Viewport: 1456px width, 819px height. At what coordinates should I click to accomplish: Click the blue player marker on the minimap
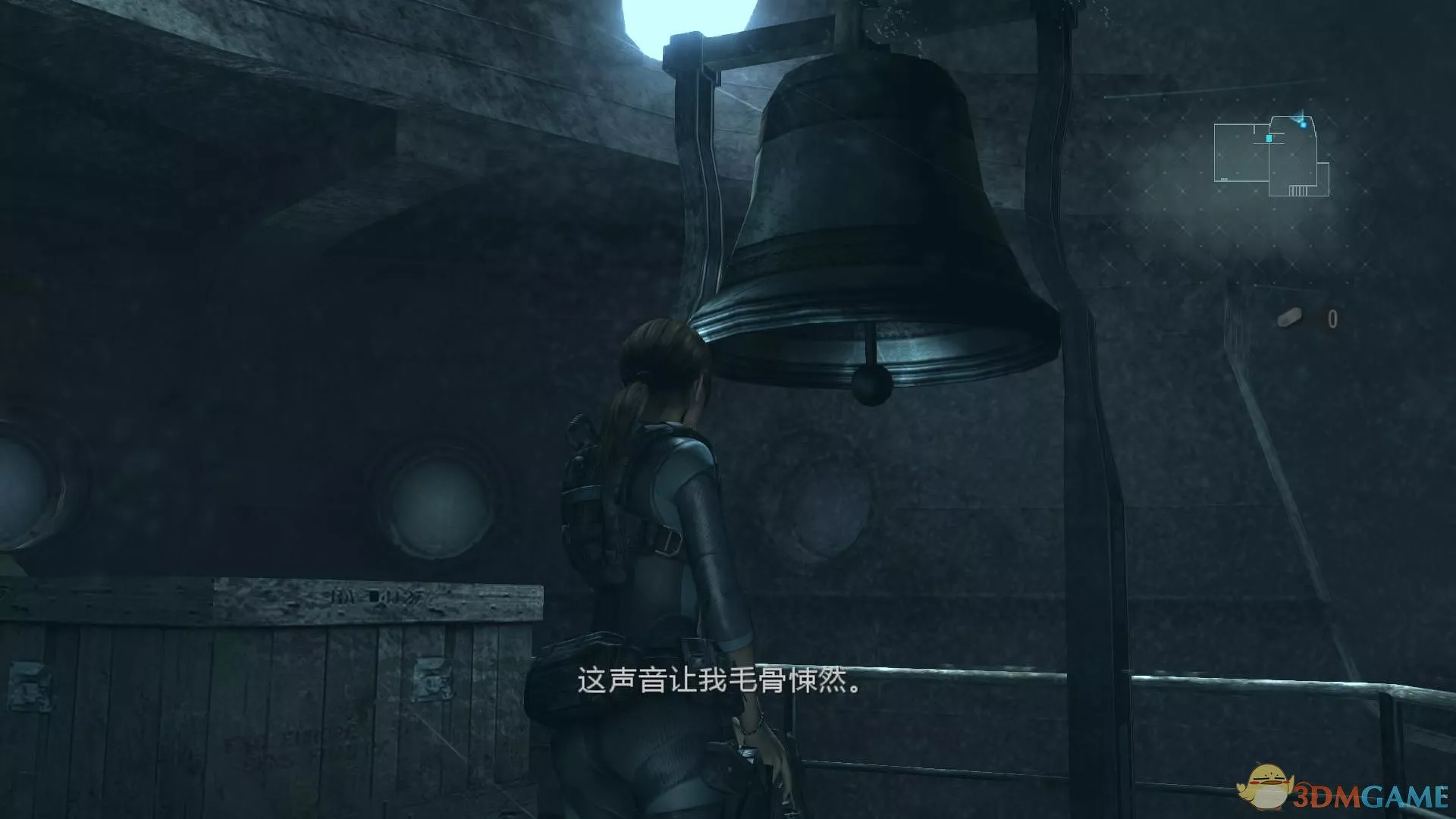pos(1303,125)
